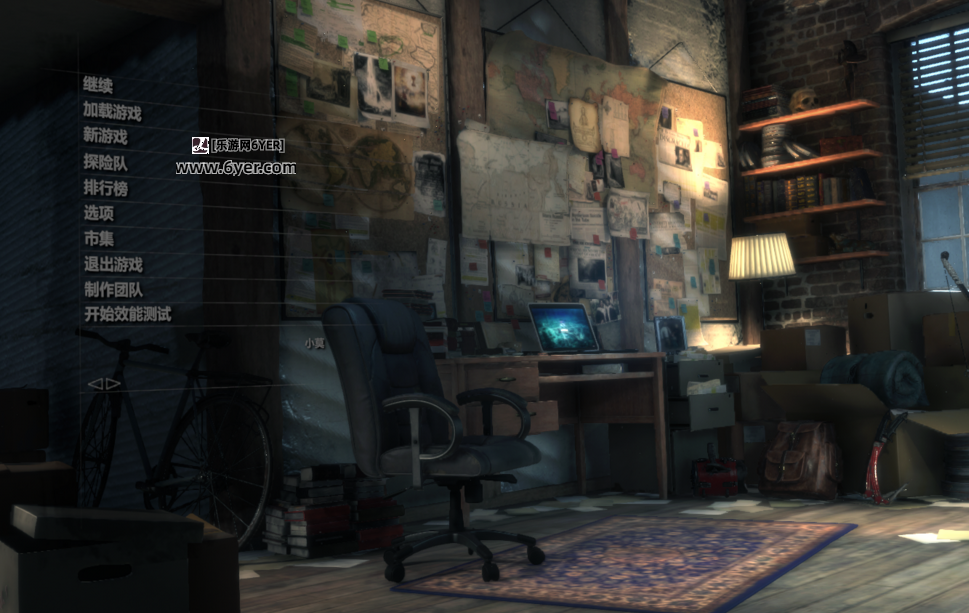
Task: Launch 开始效能测试 benchmark test
Action: click(127, 314)
